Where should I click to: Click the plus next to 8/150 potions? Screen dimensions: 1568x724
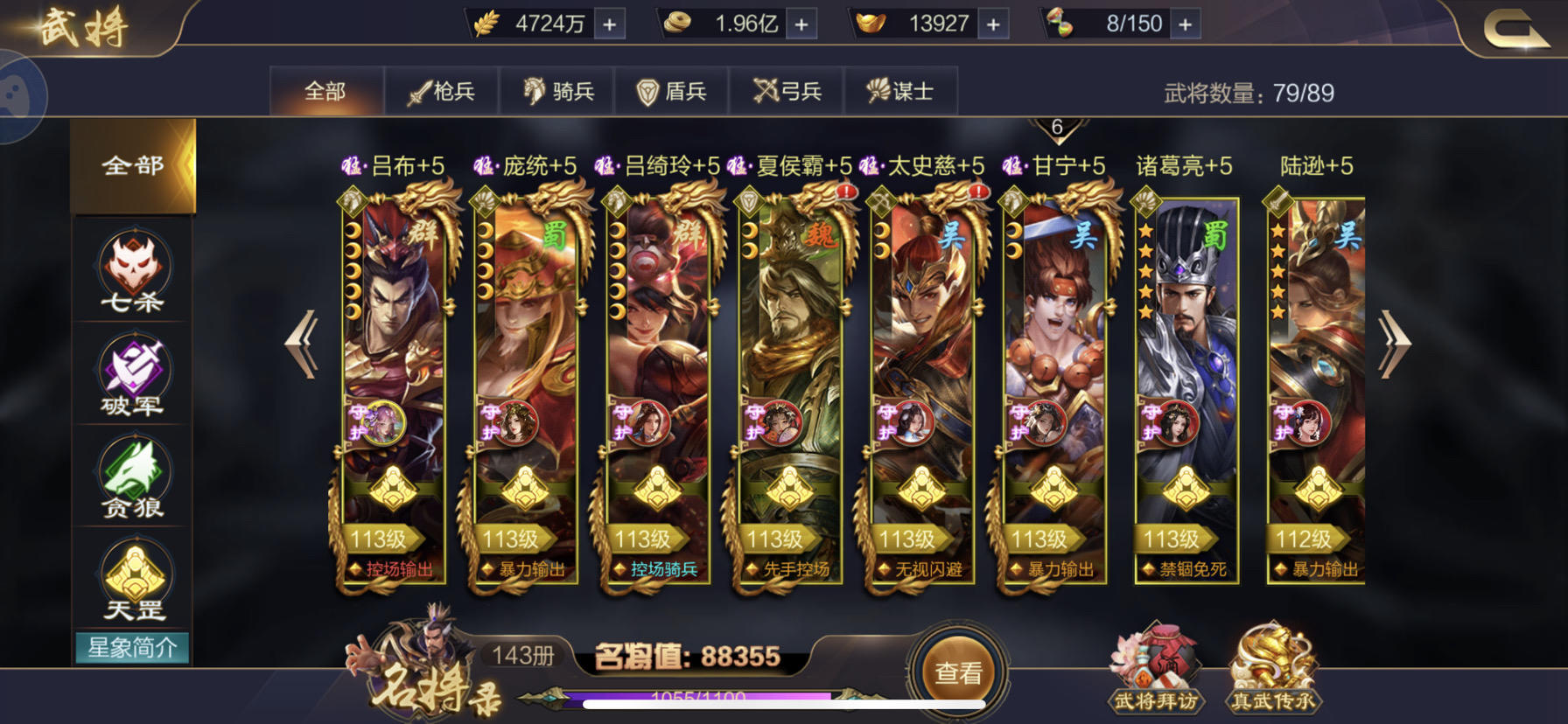click(x=1186, y=24)
